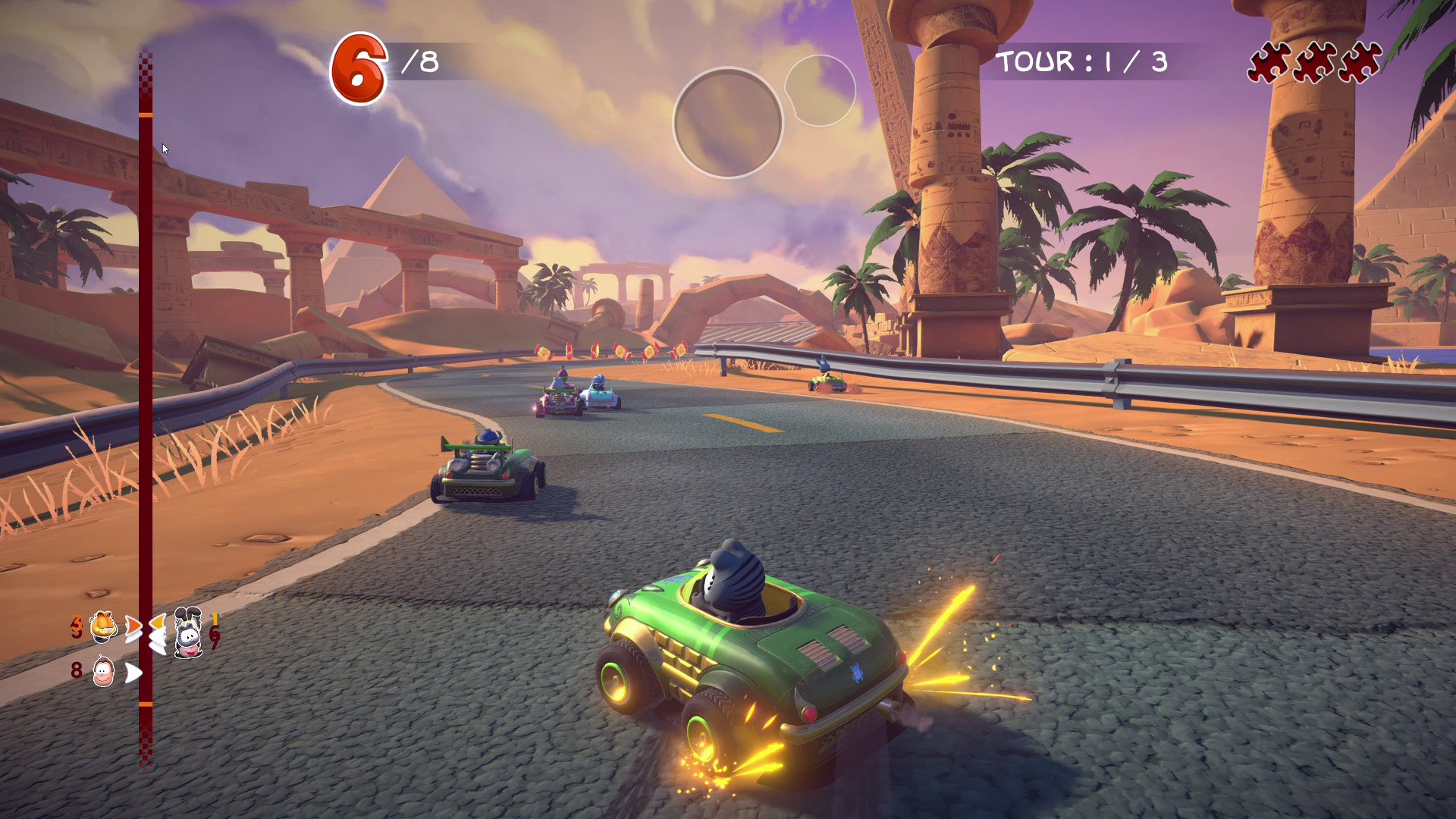Click the number 1 beside Nermal's portrait
Screen dimensions: 1456x819
coord(215,618)
